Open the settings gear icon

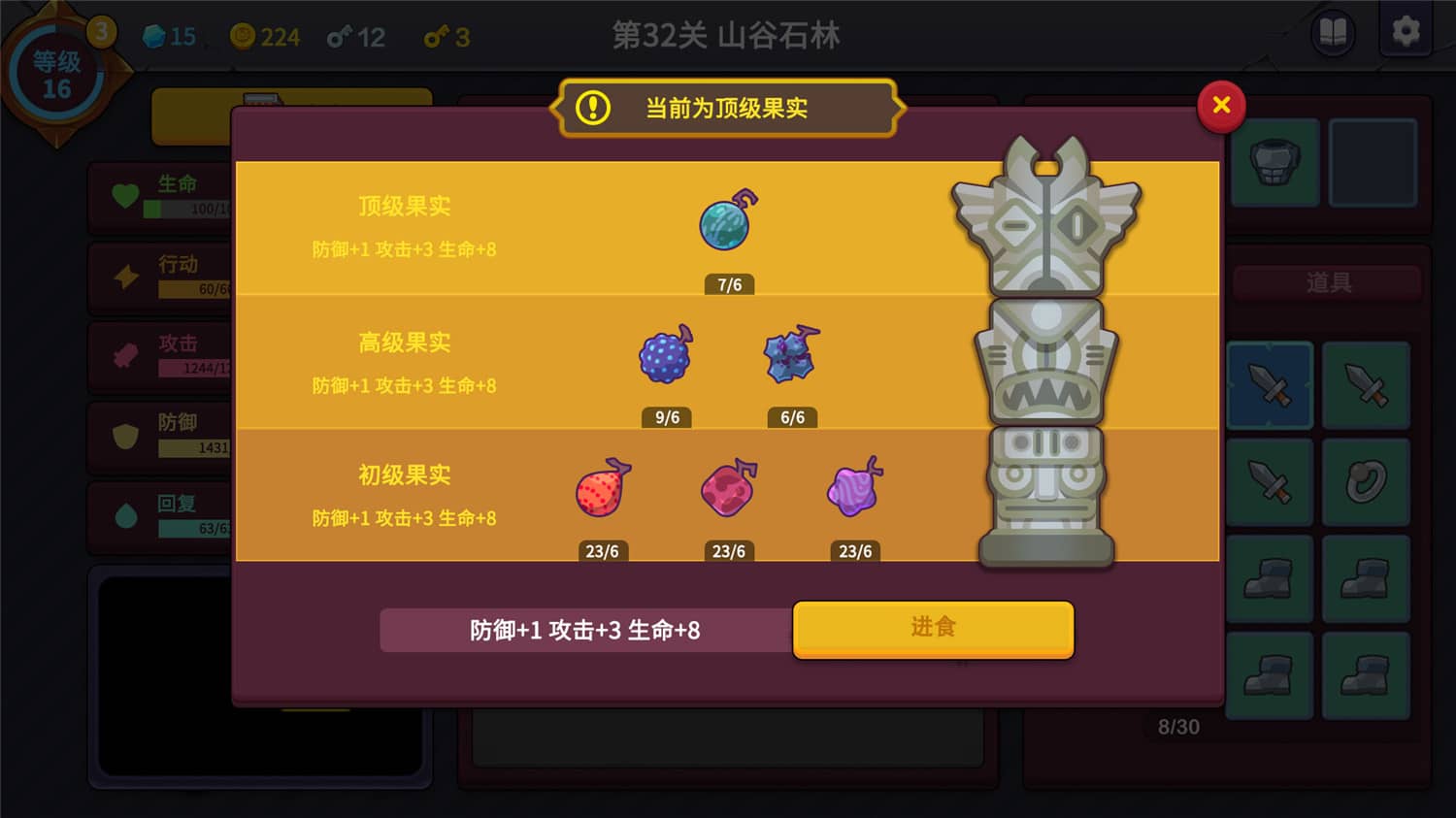click(1405, 32)
